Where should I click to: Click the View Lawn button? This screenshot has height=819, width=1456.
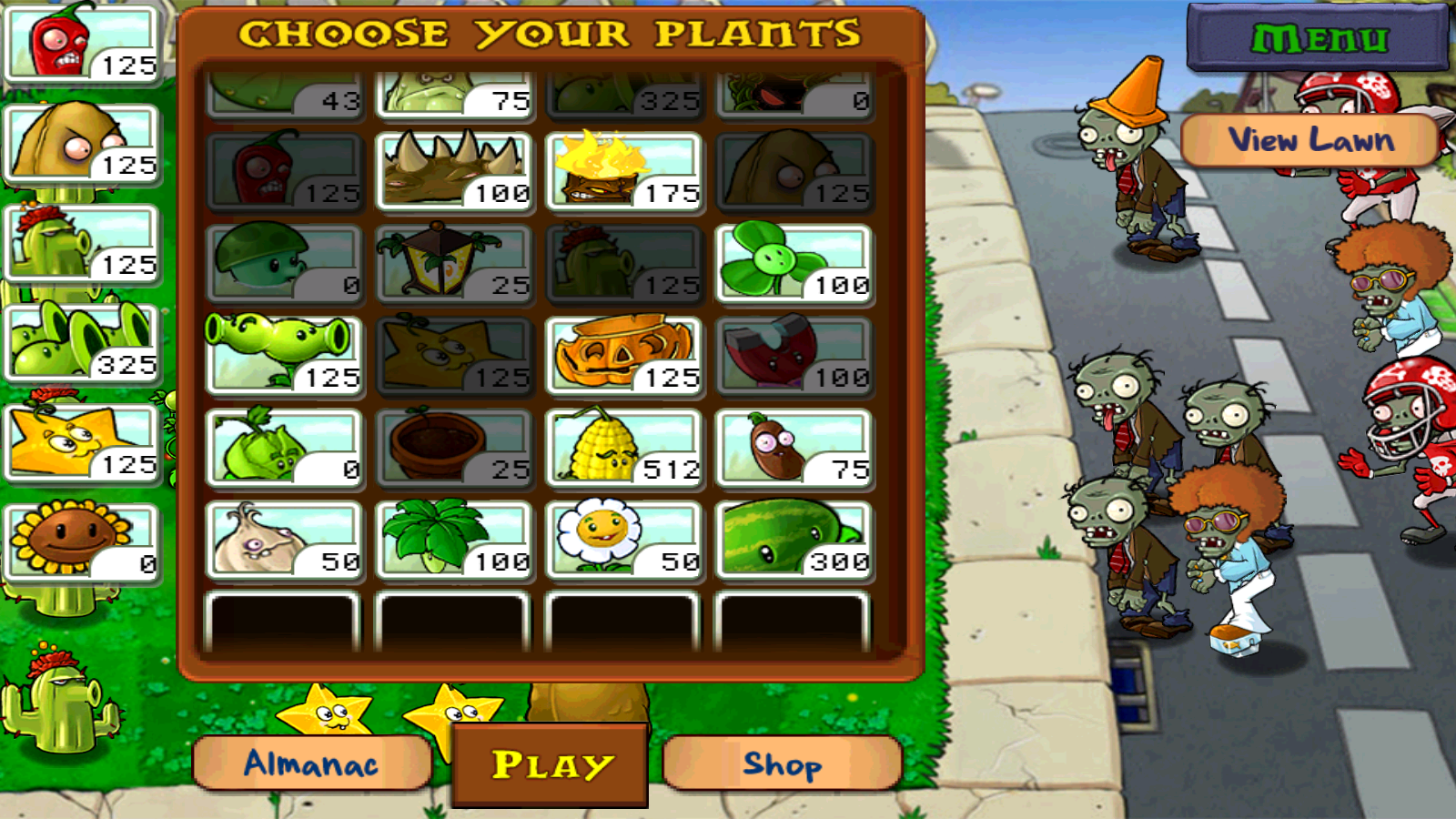[1310, 140]
